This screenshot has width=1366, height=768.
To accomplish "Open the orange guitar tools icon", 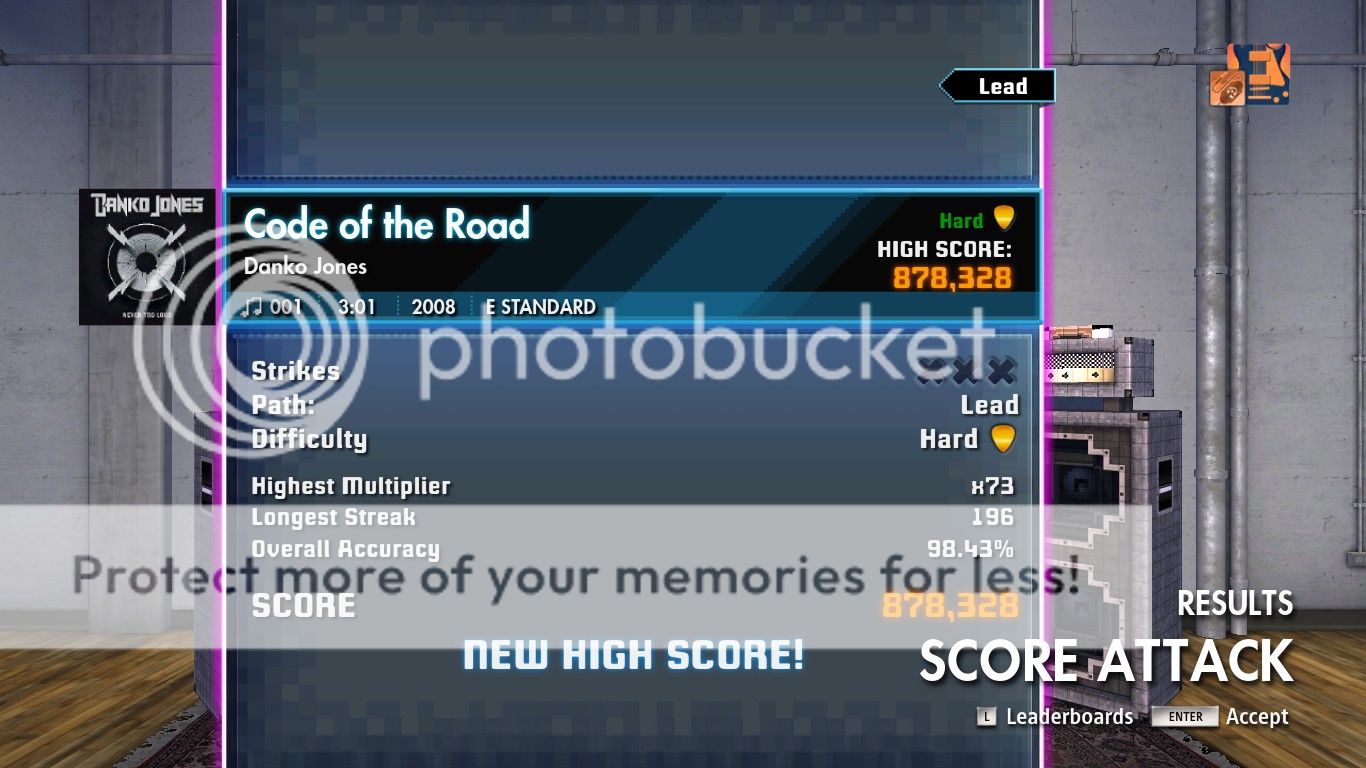I will point(1250,75).
